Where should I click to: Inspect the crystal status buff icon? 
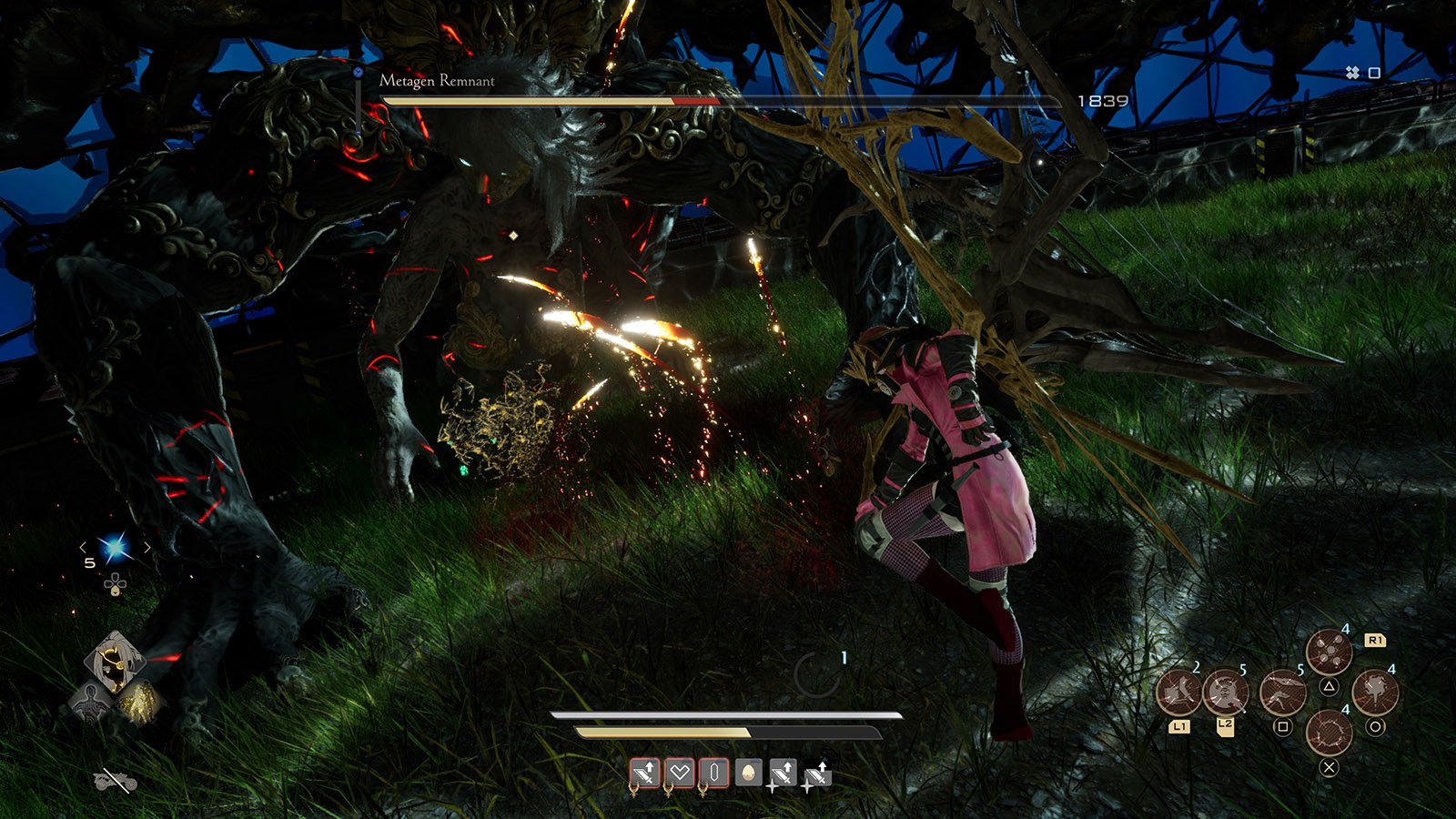click(x=714, y=773)
